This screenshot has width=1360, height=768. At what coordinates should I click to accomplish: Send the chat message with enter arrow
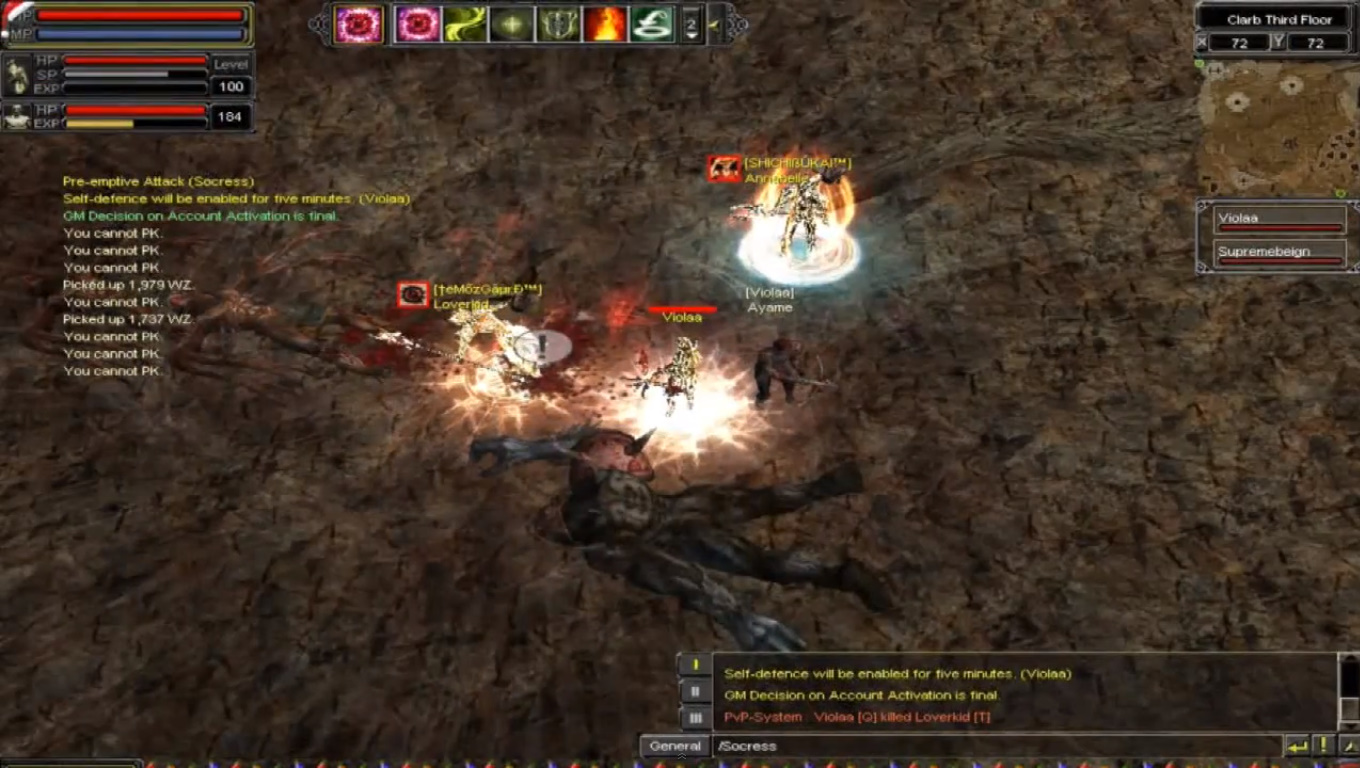pos(1297,746)
